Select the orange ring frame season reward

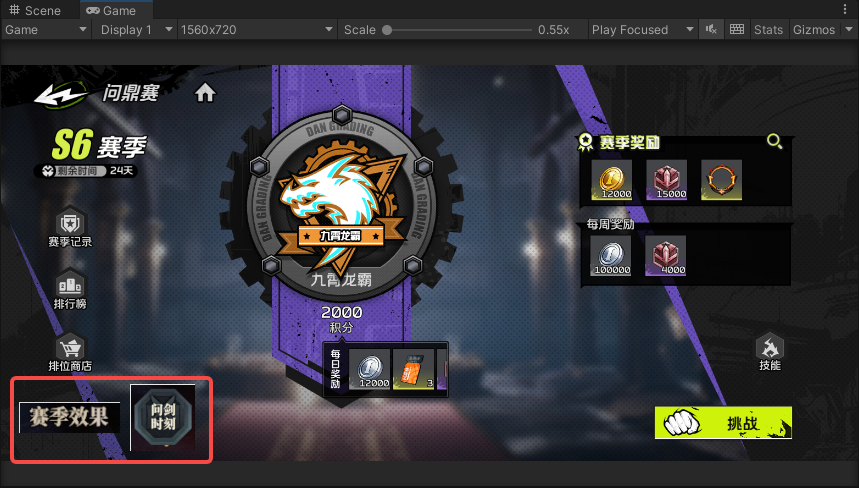click(x=721, y=178)
